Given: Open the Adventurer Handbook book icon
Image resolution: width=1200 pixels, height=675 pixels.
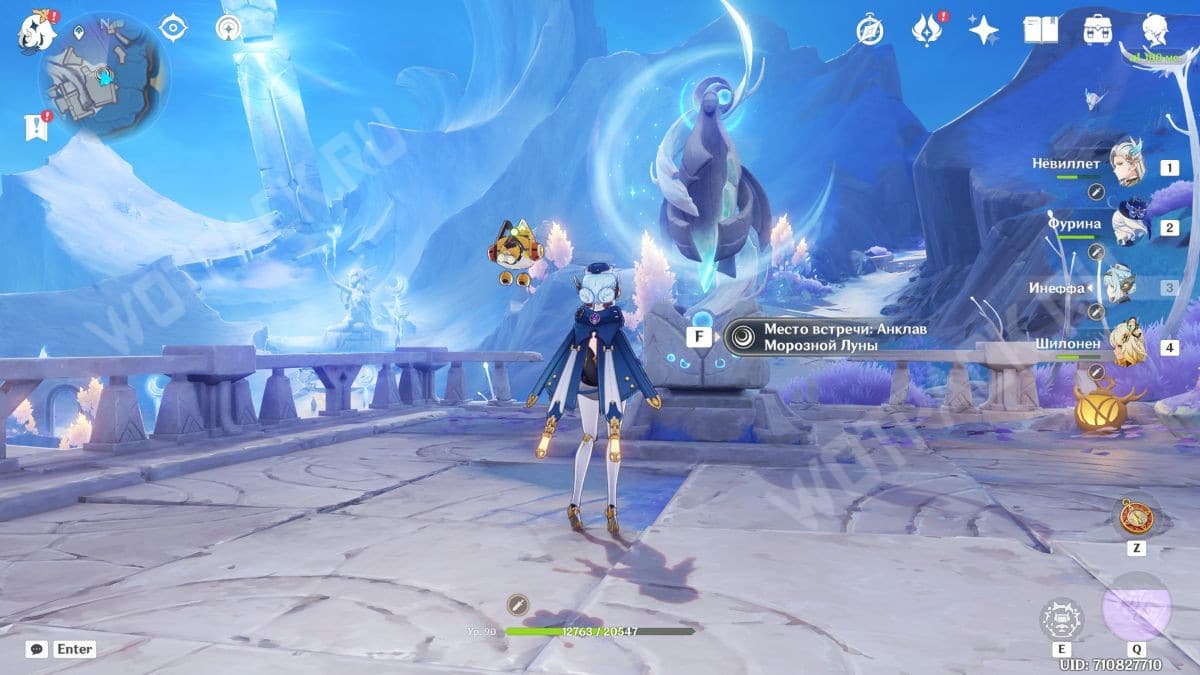Looking at the screenshot, I should click(1040, 30).
